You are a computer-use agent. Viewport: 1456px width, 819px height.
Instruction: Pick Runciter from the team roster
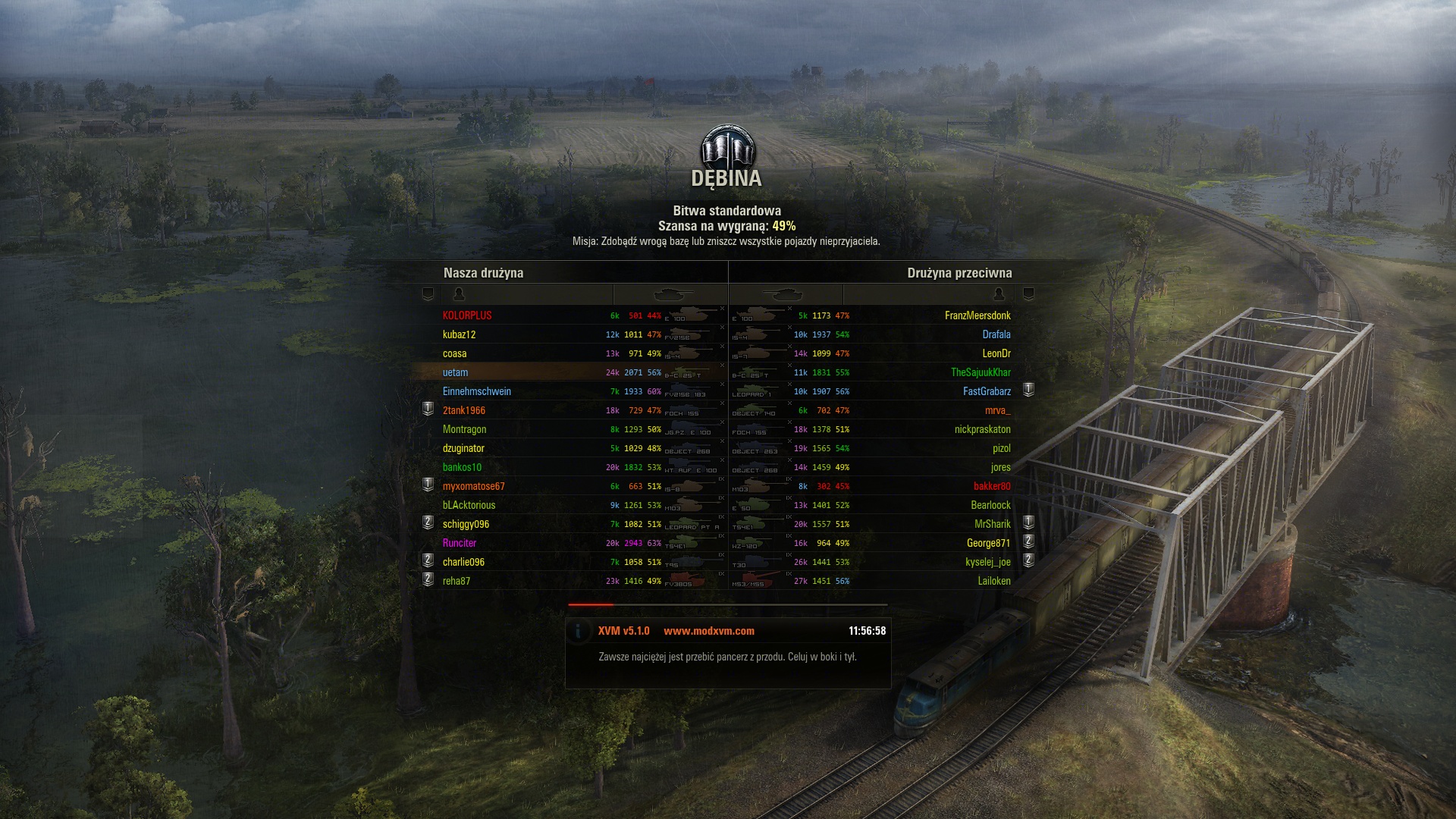460,543
